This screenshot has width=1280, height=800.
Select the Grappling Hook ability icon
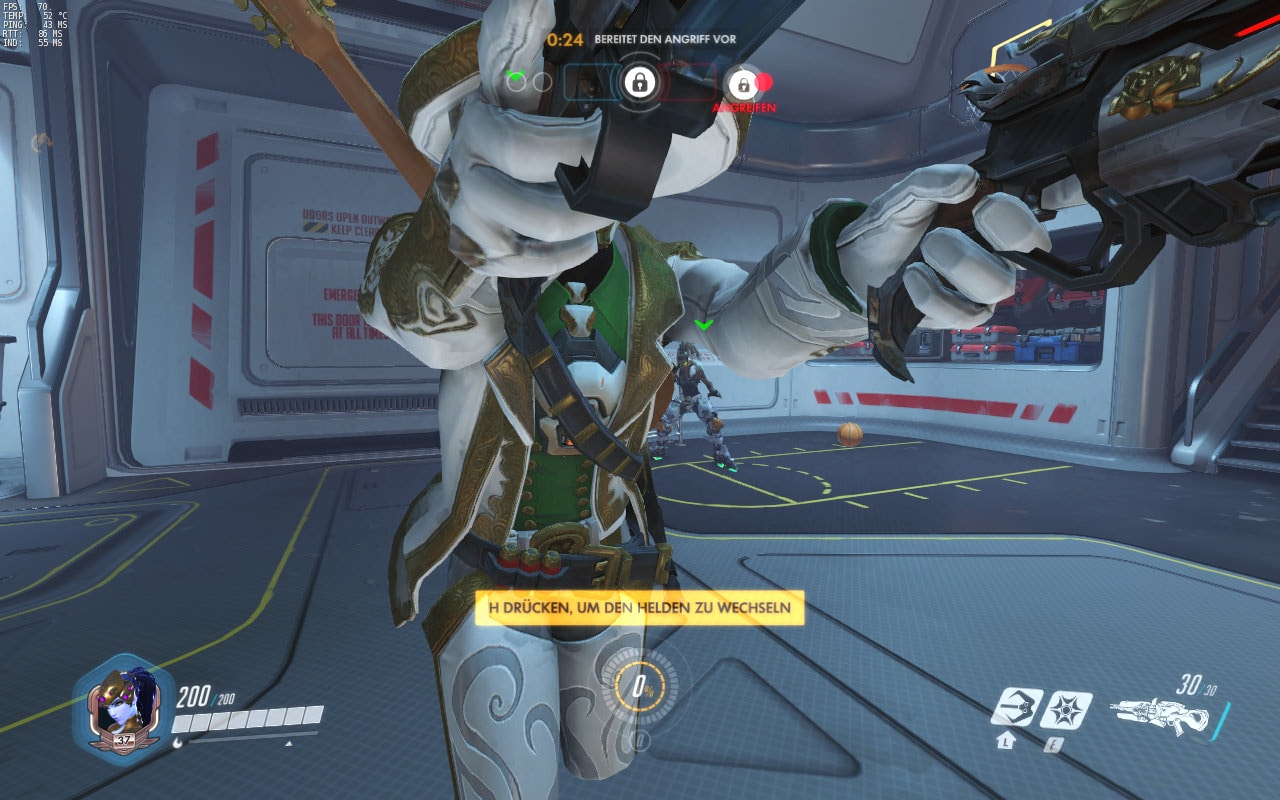click(x=1016, y=709)
